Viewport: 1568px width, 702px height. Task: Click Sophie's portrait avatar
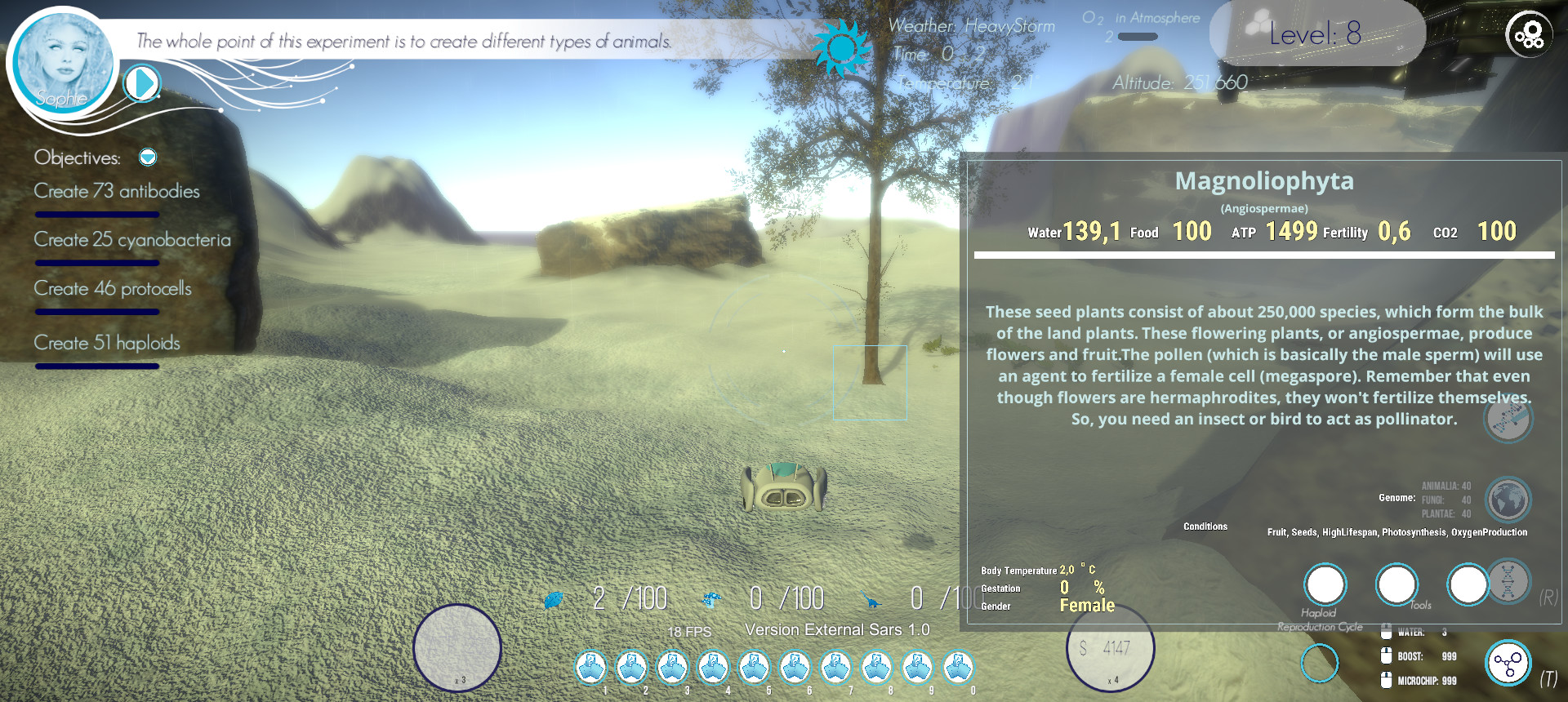tap(61, 63)
